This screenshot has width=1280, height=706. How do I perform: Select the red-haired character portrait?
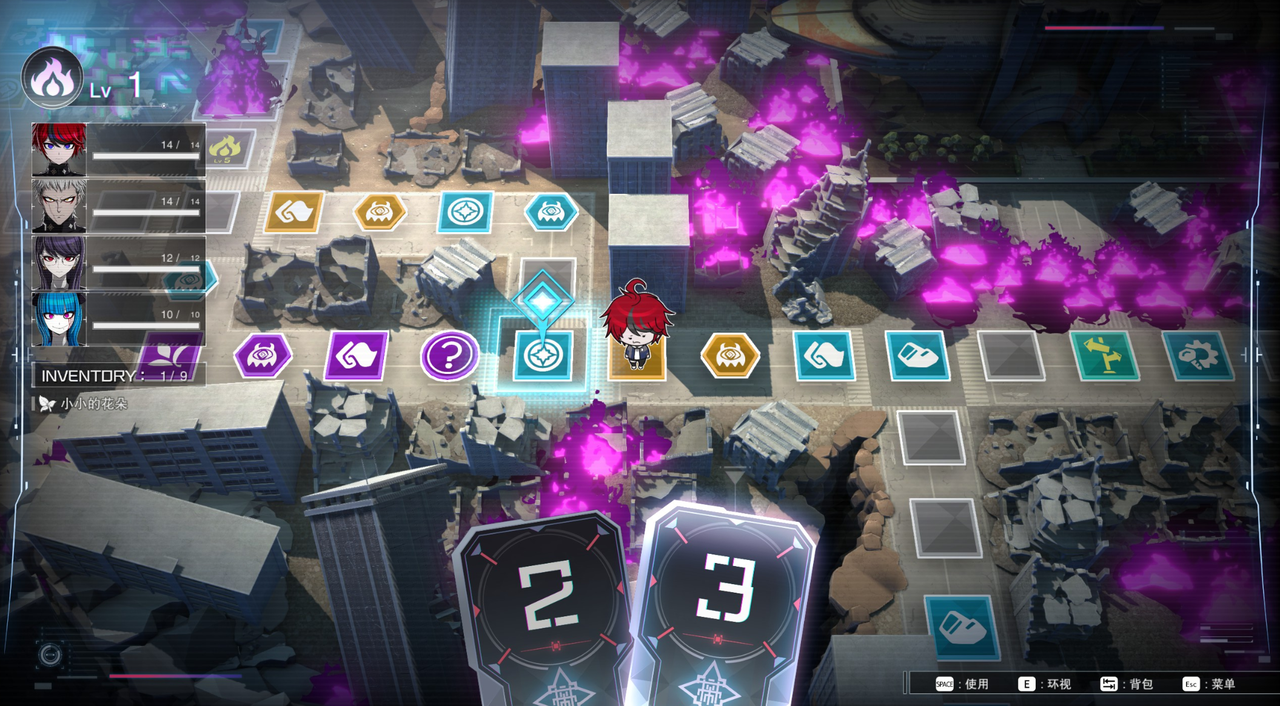pyautogui.click(x=59, y=149)
